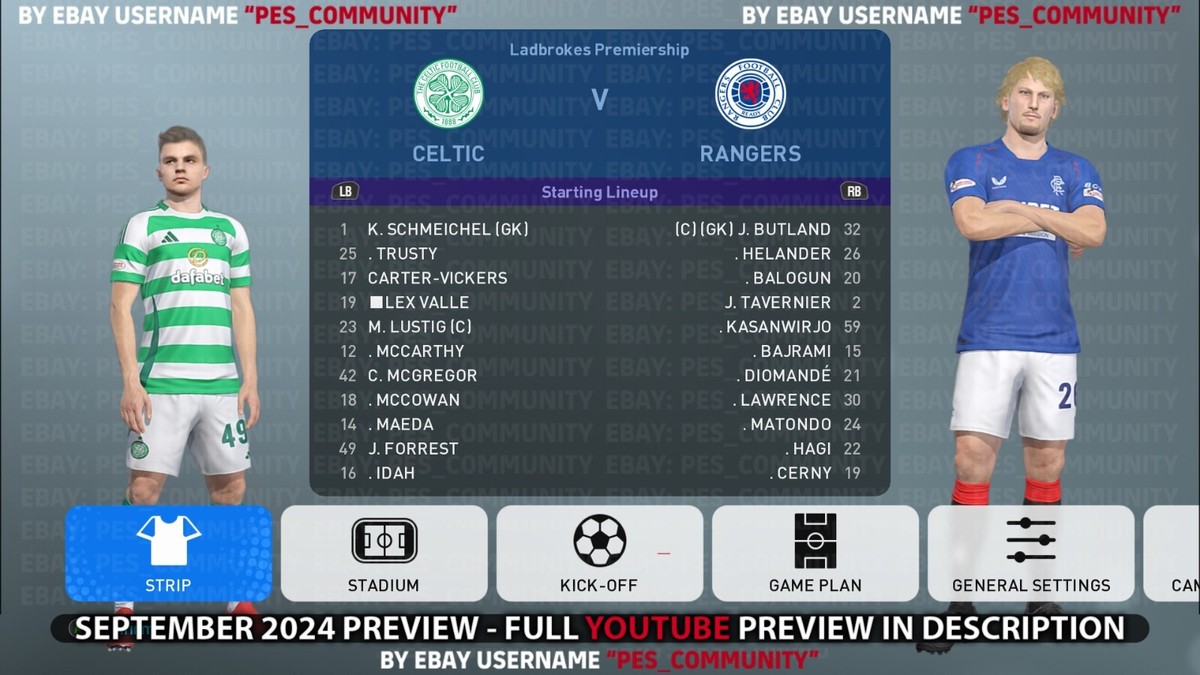Select J. Forrest row in lineup
This screenshot has width=1200, height=675.
tap(412, 449)
